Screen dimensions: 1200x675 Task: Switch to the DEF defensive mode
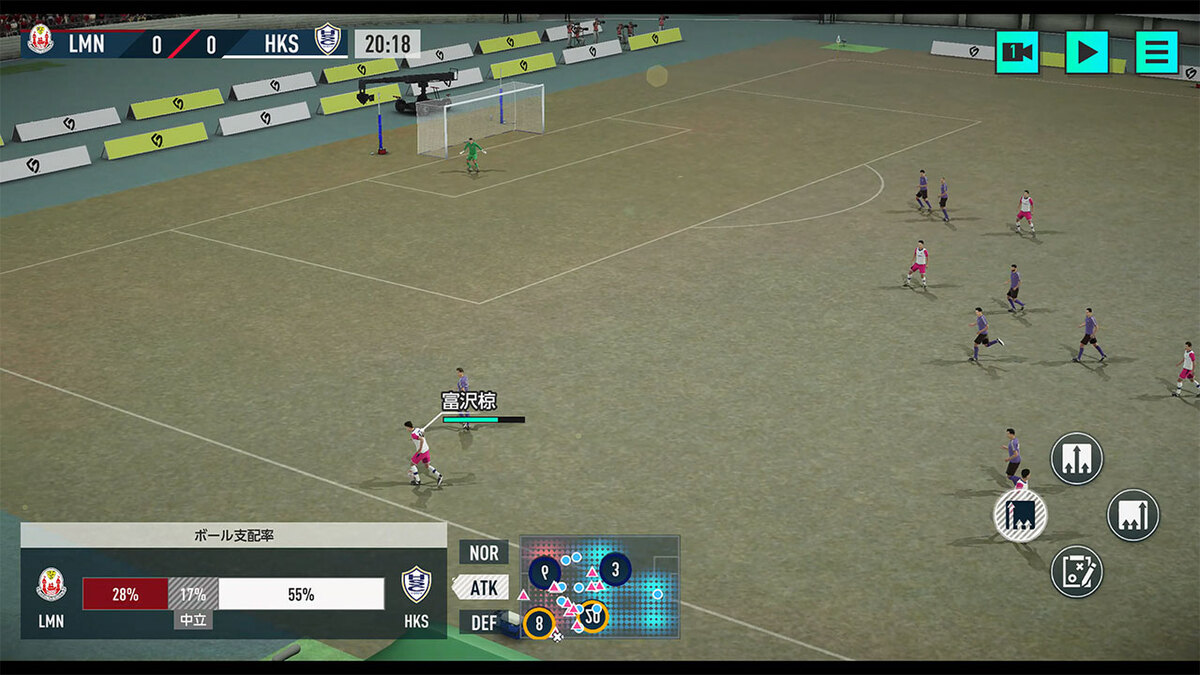pyautogui.click(x=484, y=622)
